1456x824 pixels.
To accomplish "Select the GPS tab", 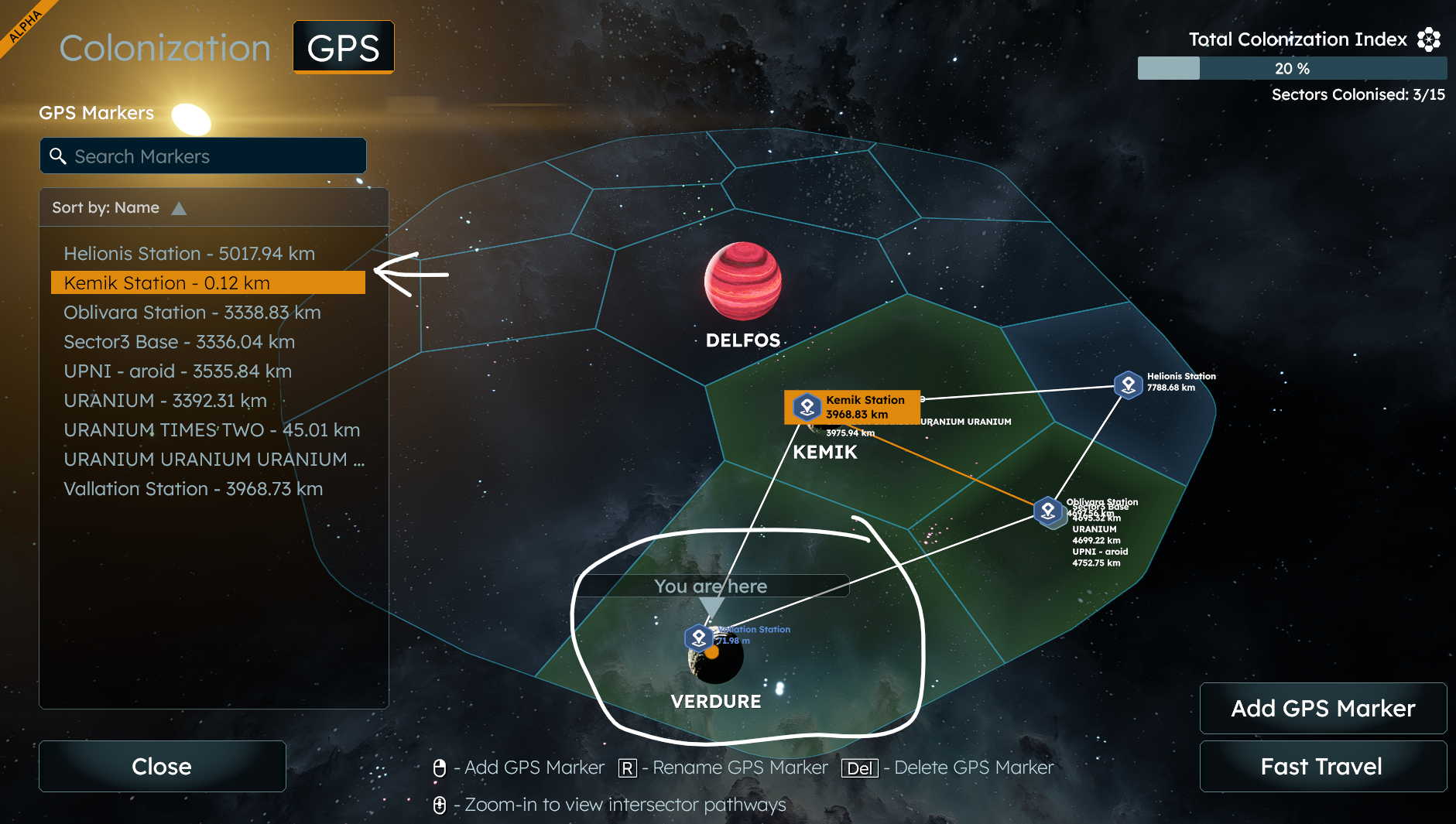I will 343,48.
